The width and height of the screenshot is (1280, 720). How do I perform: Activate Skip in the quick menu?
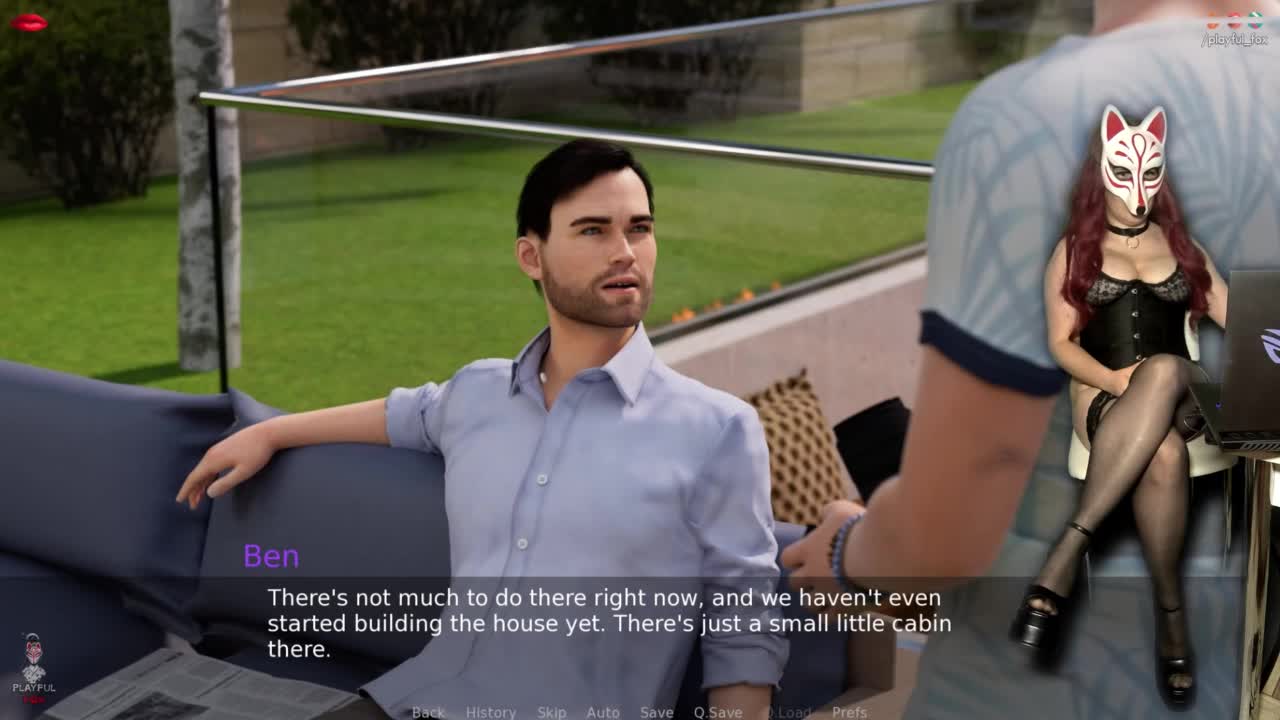551,712
